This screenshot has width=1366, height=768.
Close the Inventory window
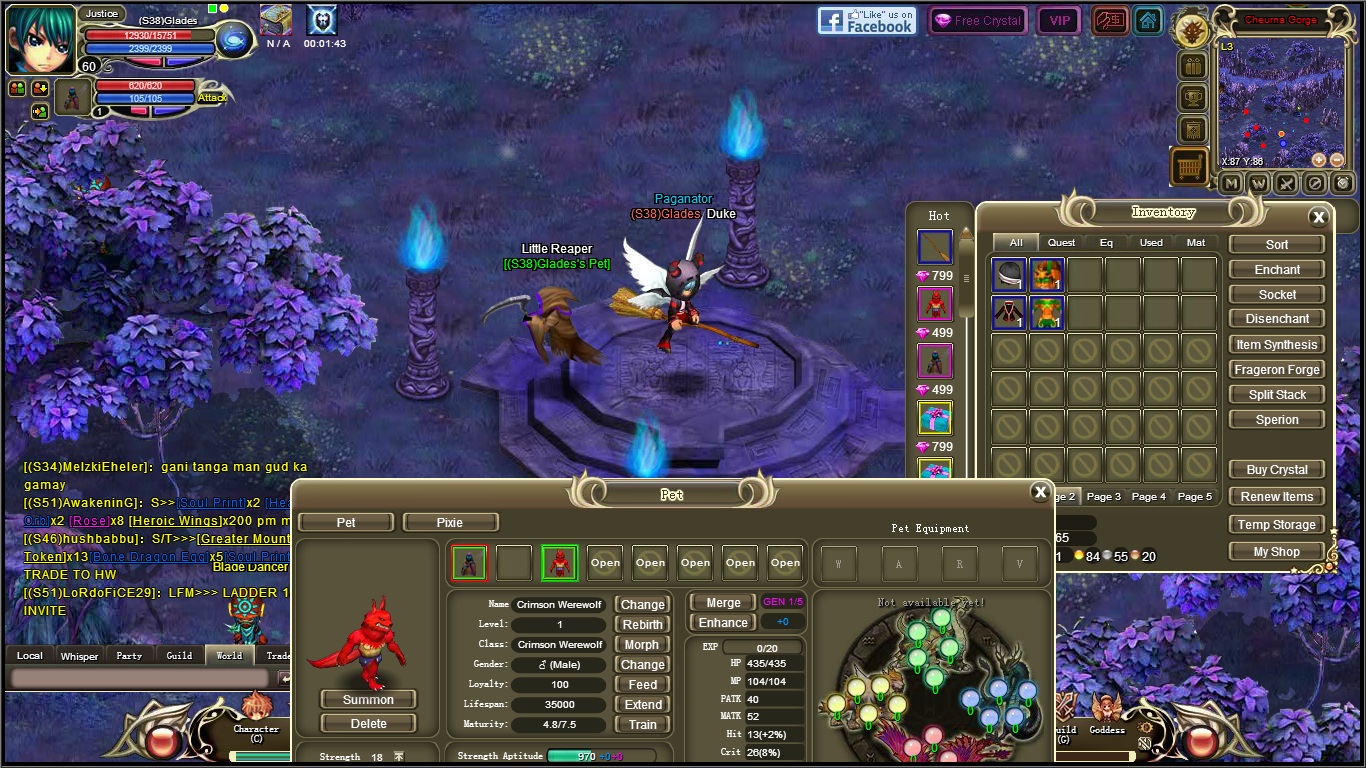pyautogui.click(x=1318, y=217)
